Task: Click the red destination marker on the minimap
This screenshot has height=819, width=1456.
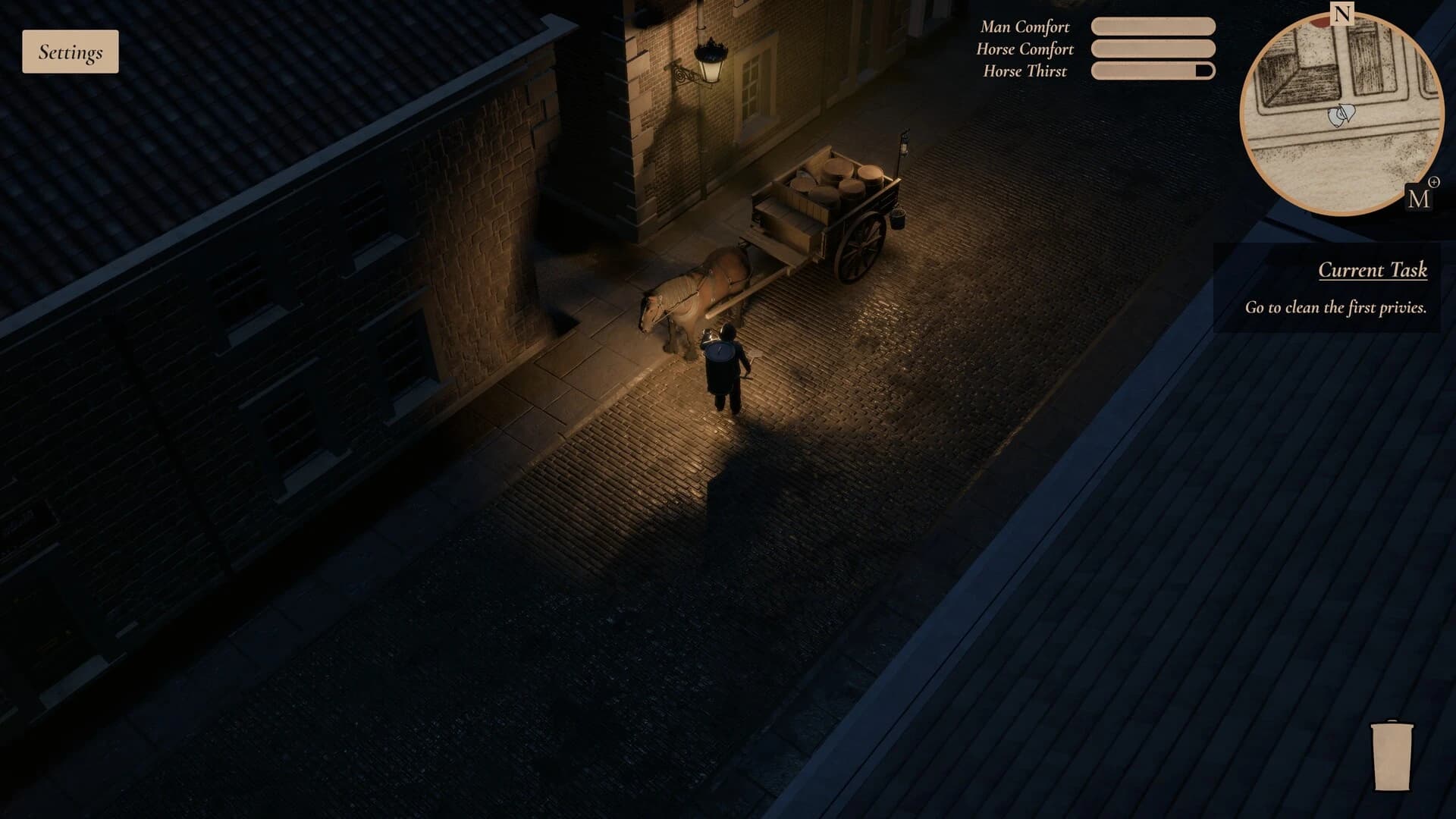Action: [1321, 21]
